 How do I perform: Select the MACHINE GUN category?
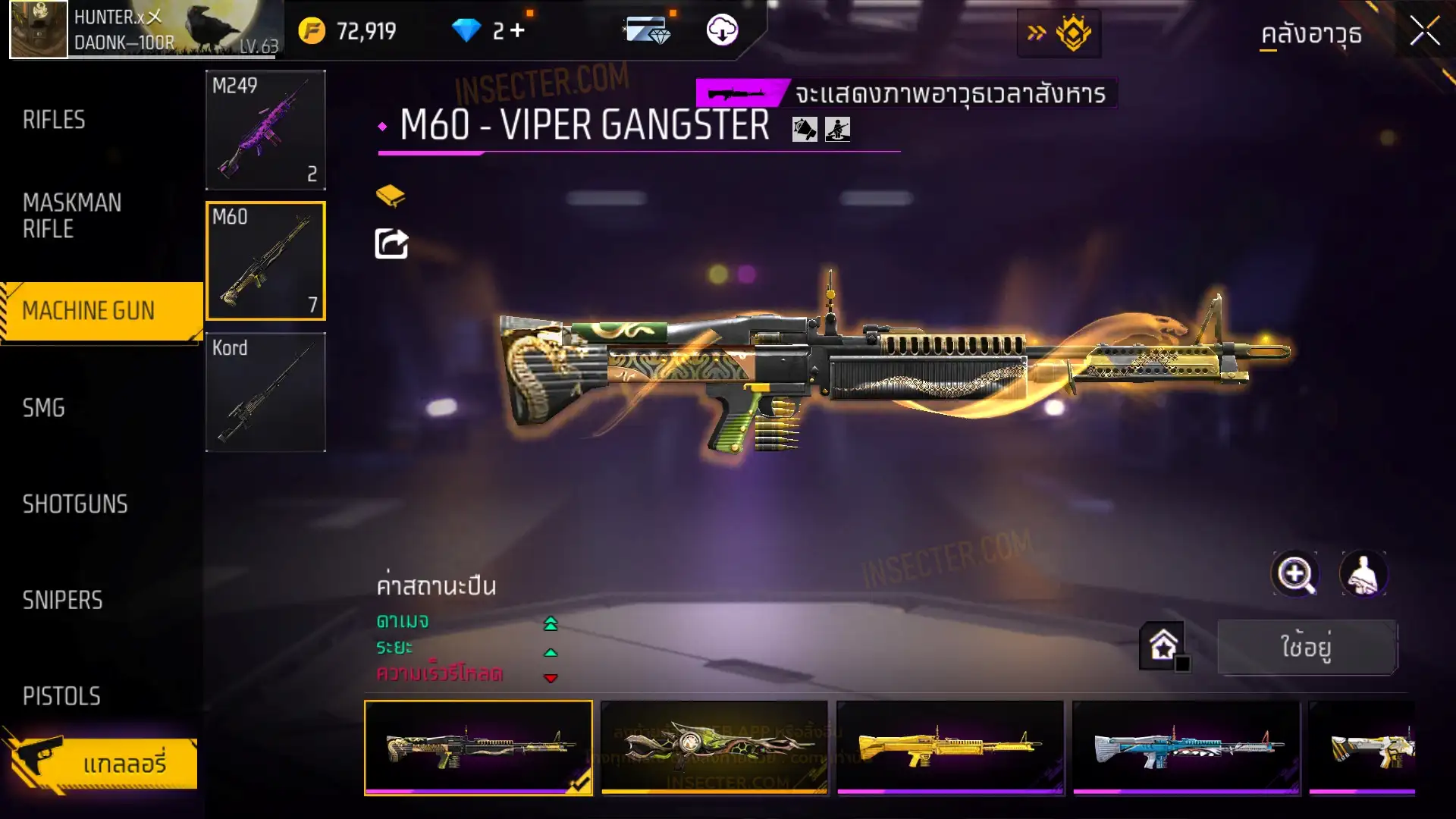[89, 311]
